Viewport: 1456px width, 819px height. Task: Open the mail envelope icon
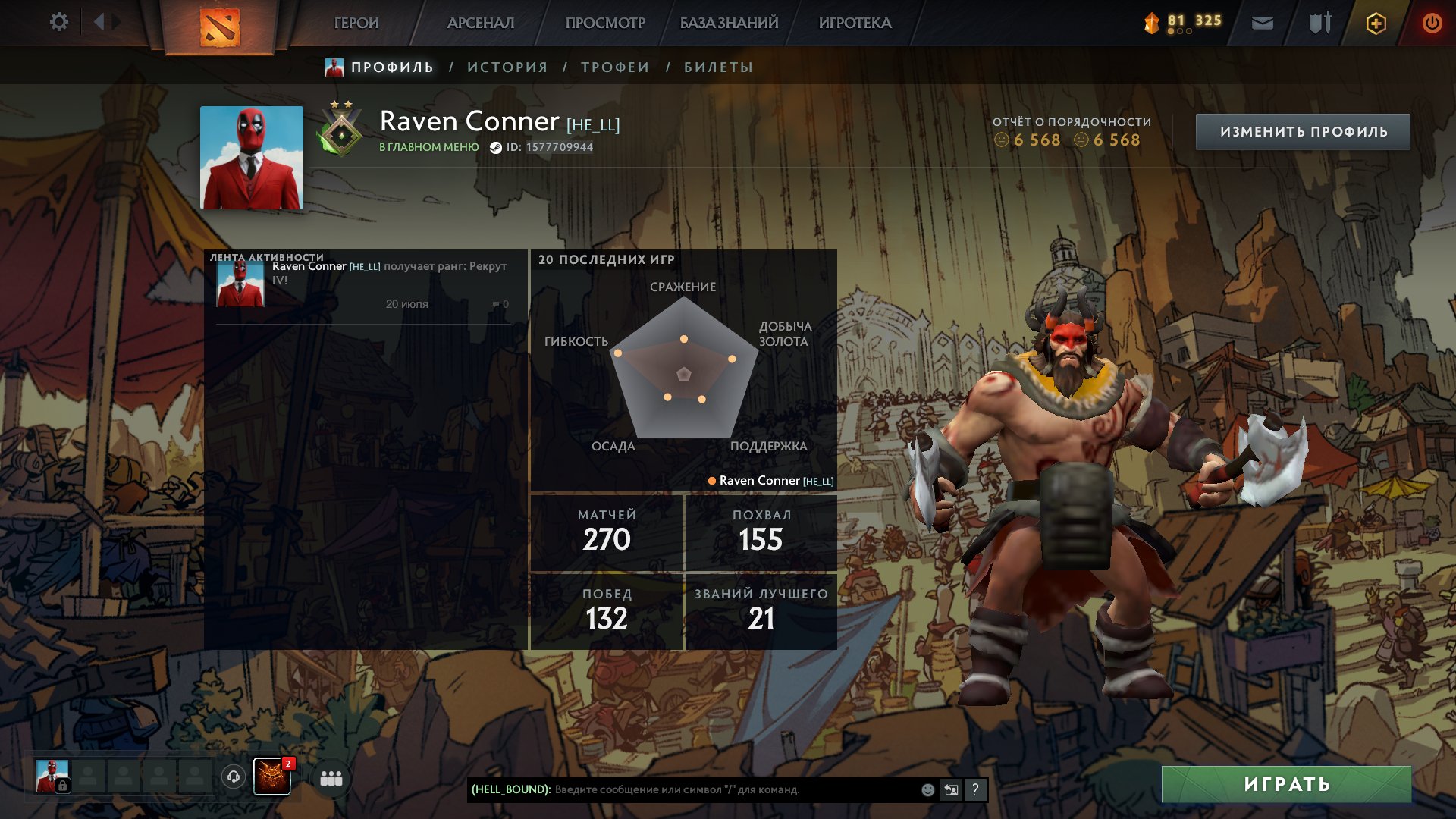pos(1262,23)
